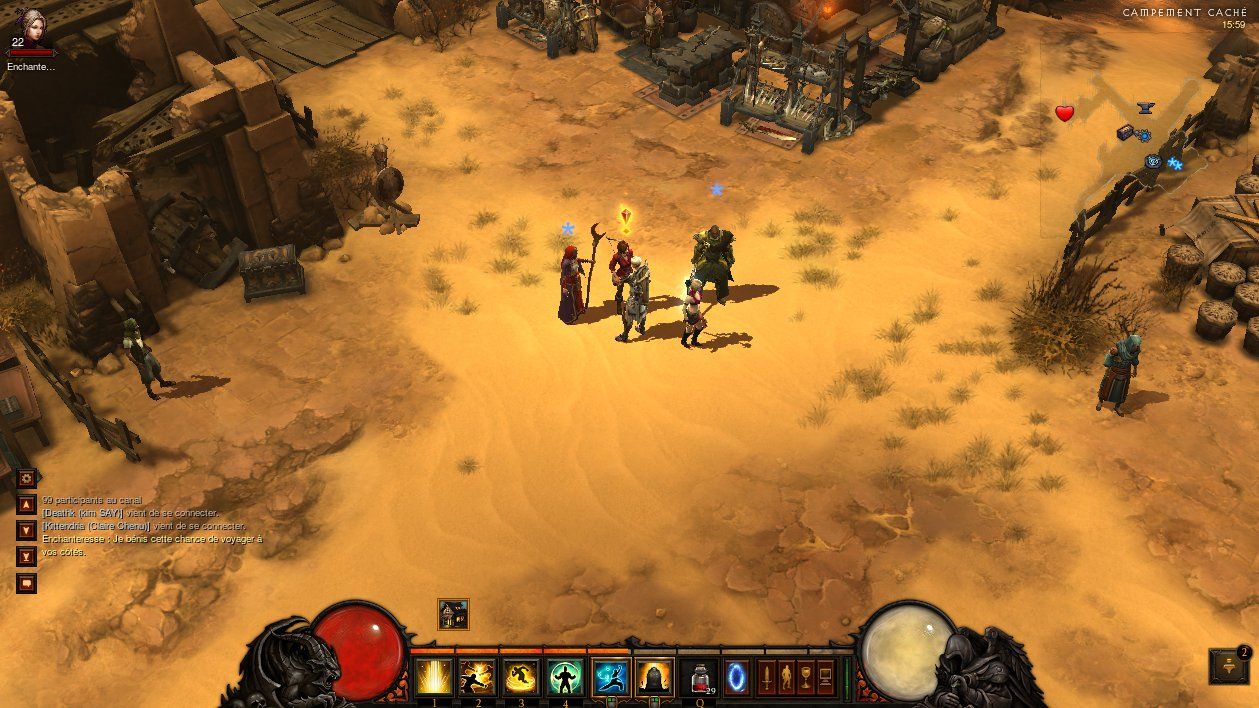Trigger the green aura standing figure skill
Viewport: 1259px width, 708px height.
pos(565,677)
